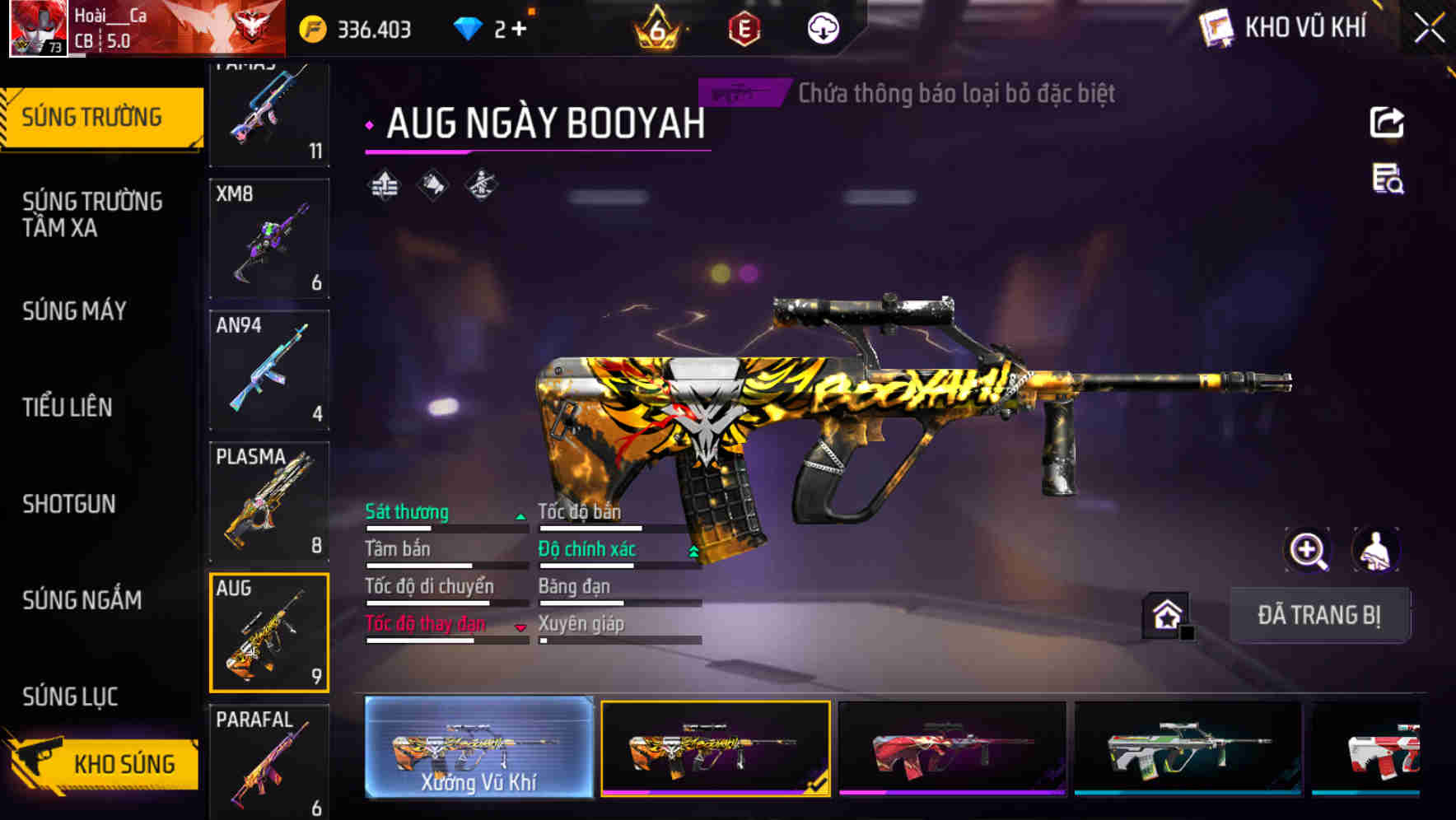1456x820 pixels.
Task: Switch to Súng Trường Tầm Xa category
Action: 92,214
